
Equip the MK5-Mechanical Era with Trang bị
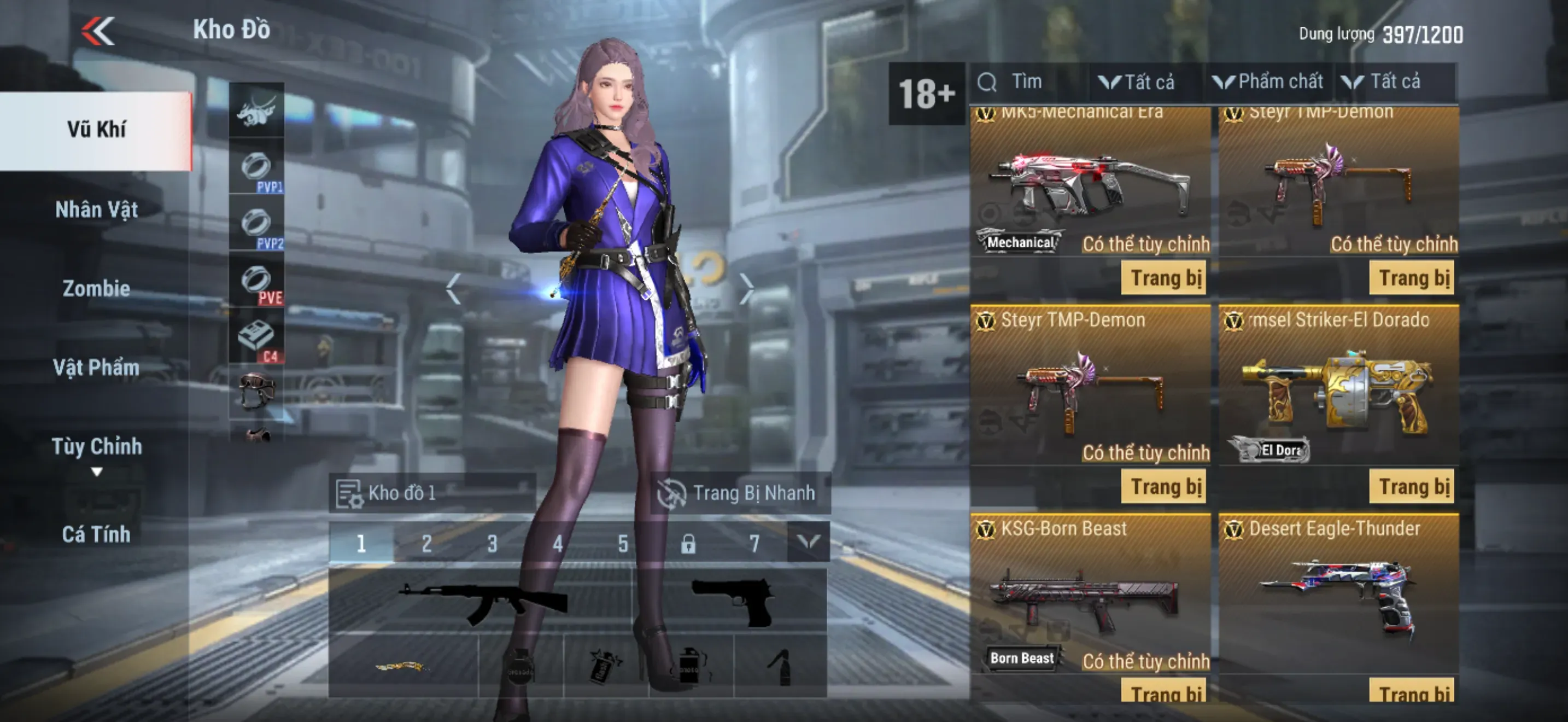[1165, 278]
